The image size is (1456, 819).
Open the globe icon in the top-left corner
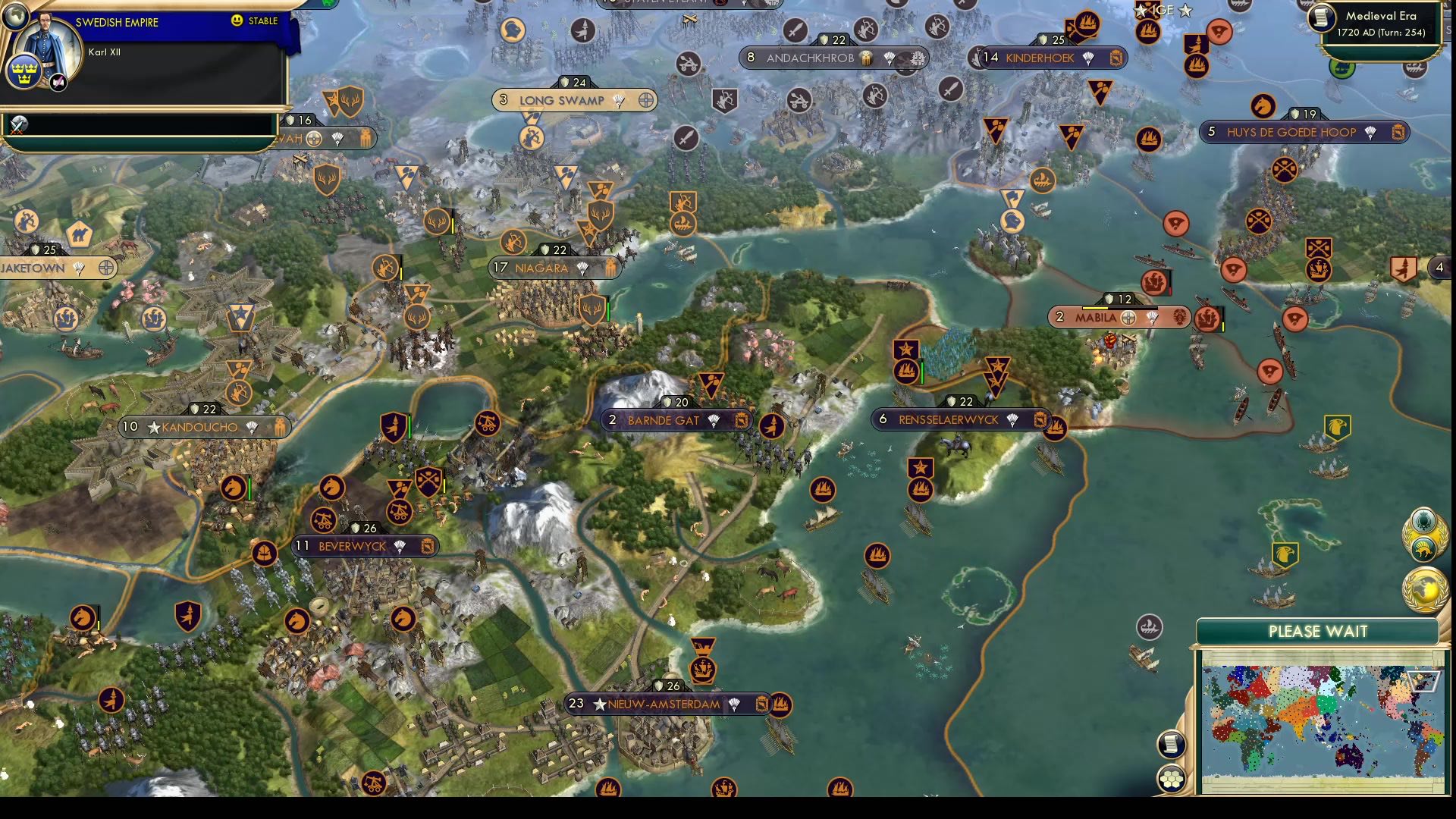[x=15, y=17]
